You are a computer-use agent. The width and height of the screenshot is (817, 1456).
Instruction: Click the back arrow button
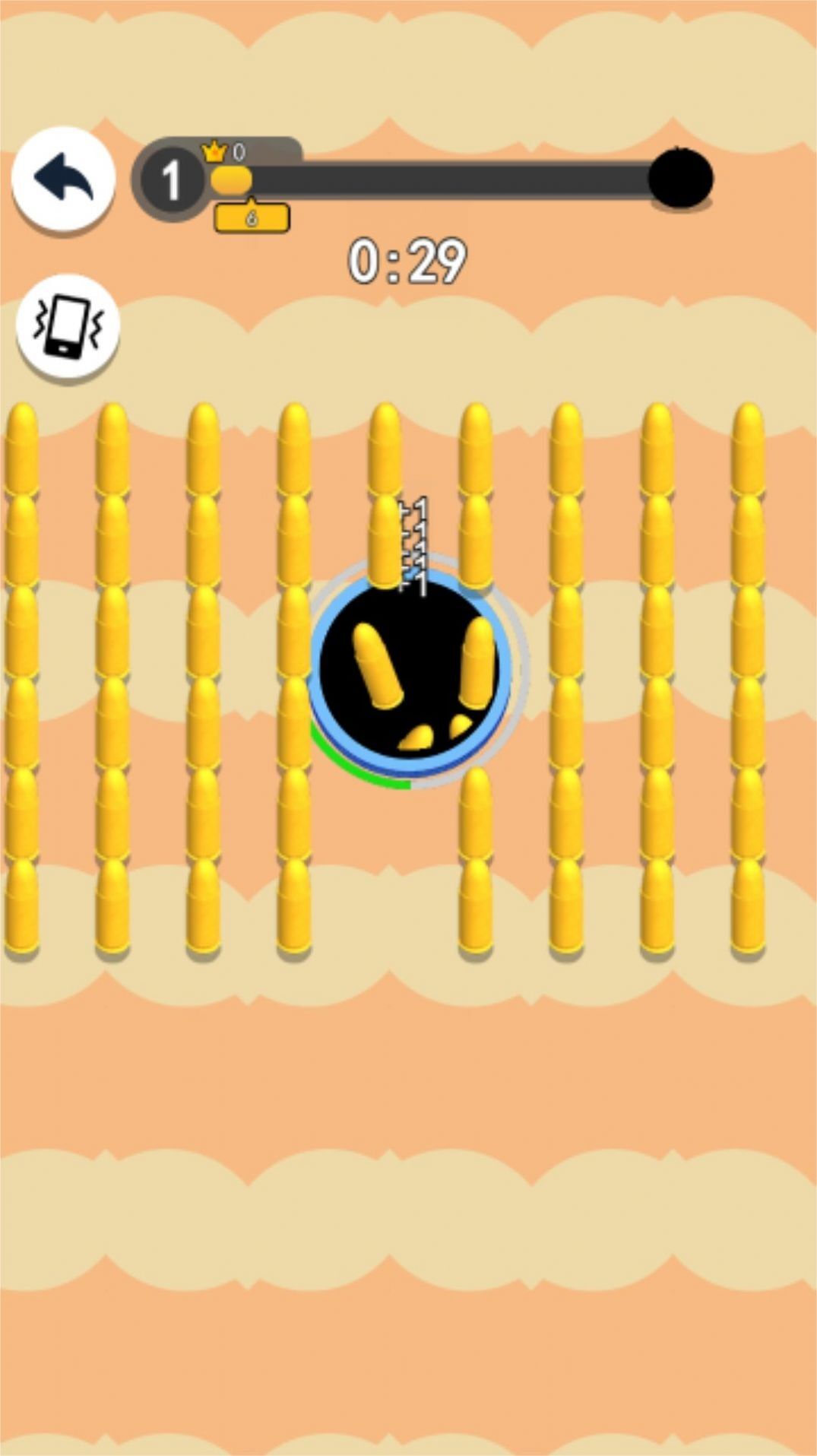tap(64, 179)
